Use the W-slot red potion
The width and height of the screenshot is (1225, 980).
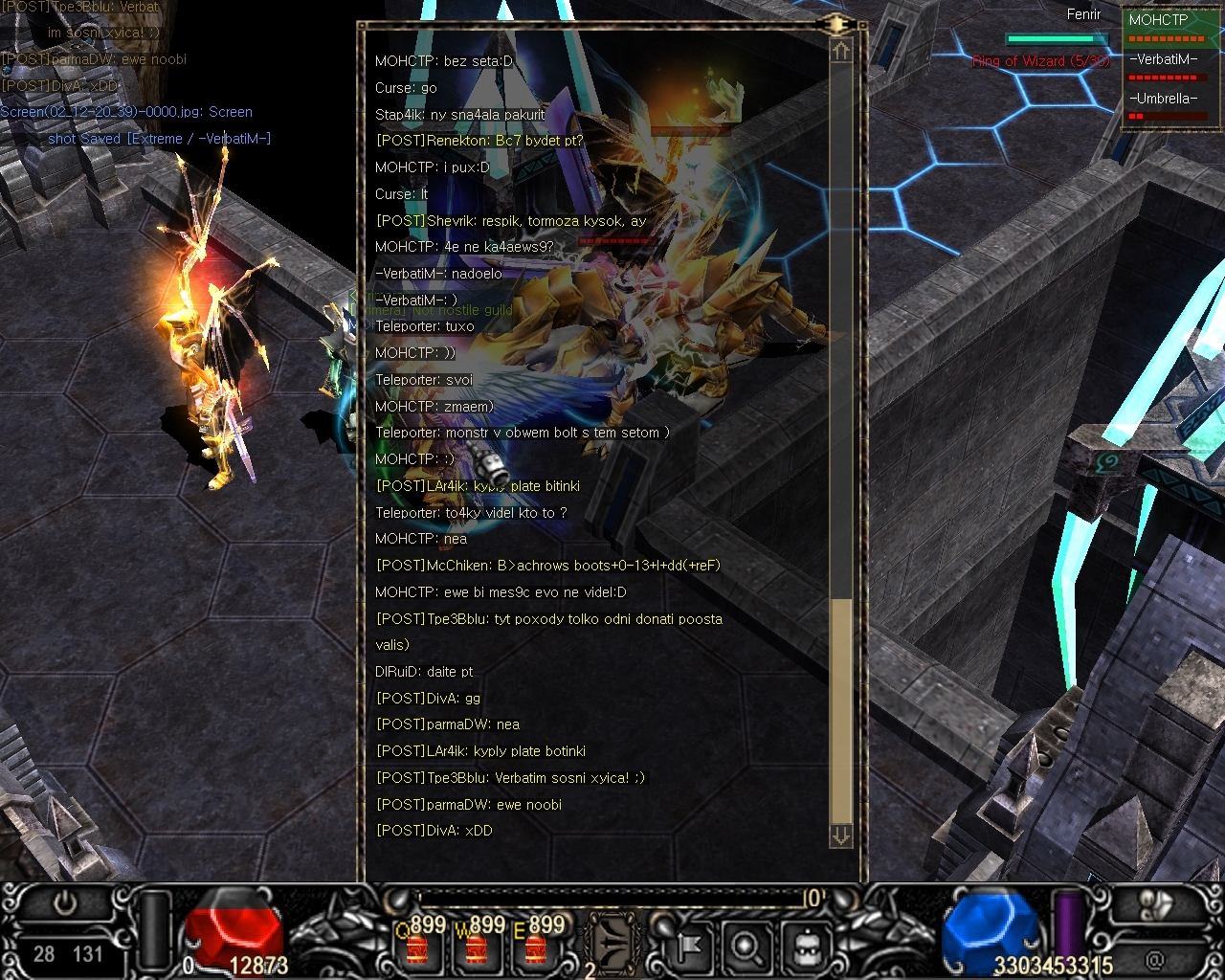(x=477, y=947)
